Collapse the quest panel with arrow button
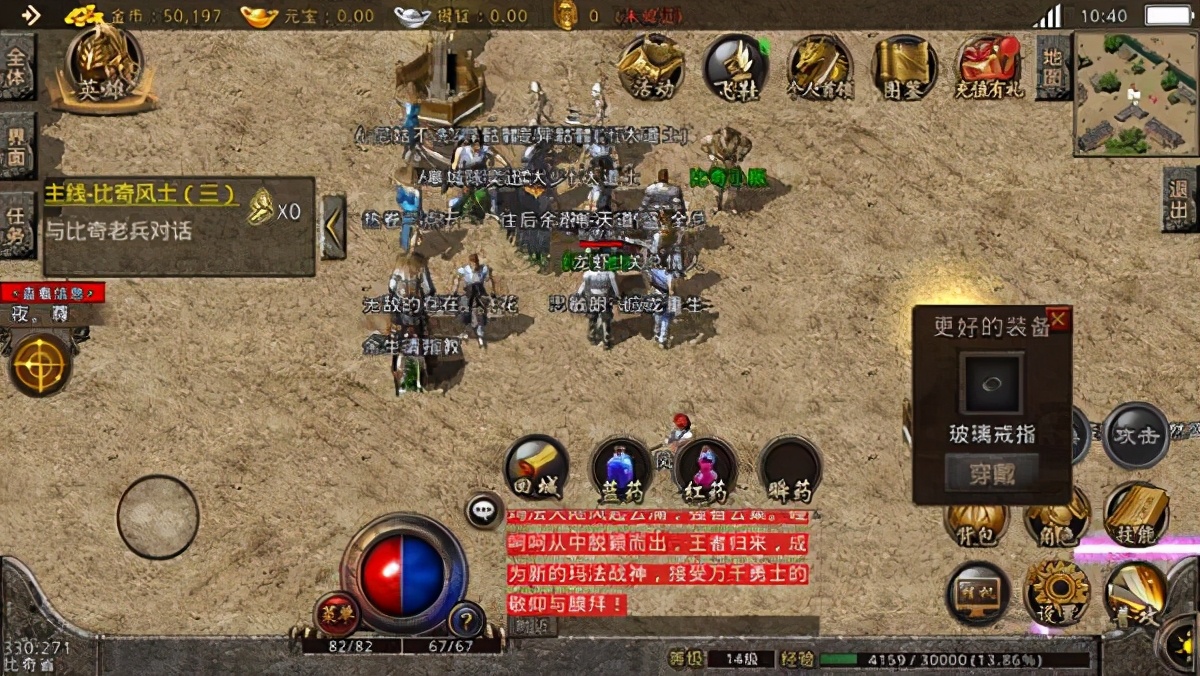Viewport: 1200px width, 676px height. [334, 227]
